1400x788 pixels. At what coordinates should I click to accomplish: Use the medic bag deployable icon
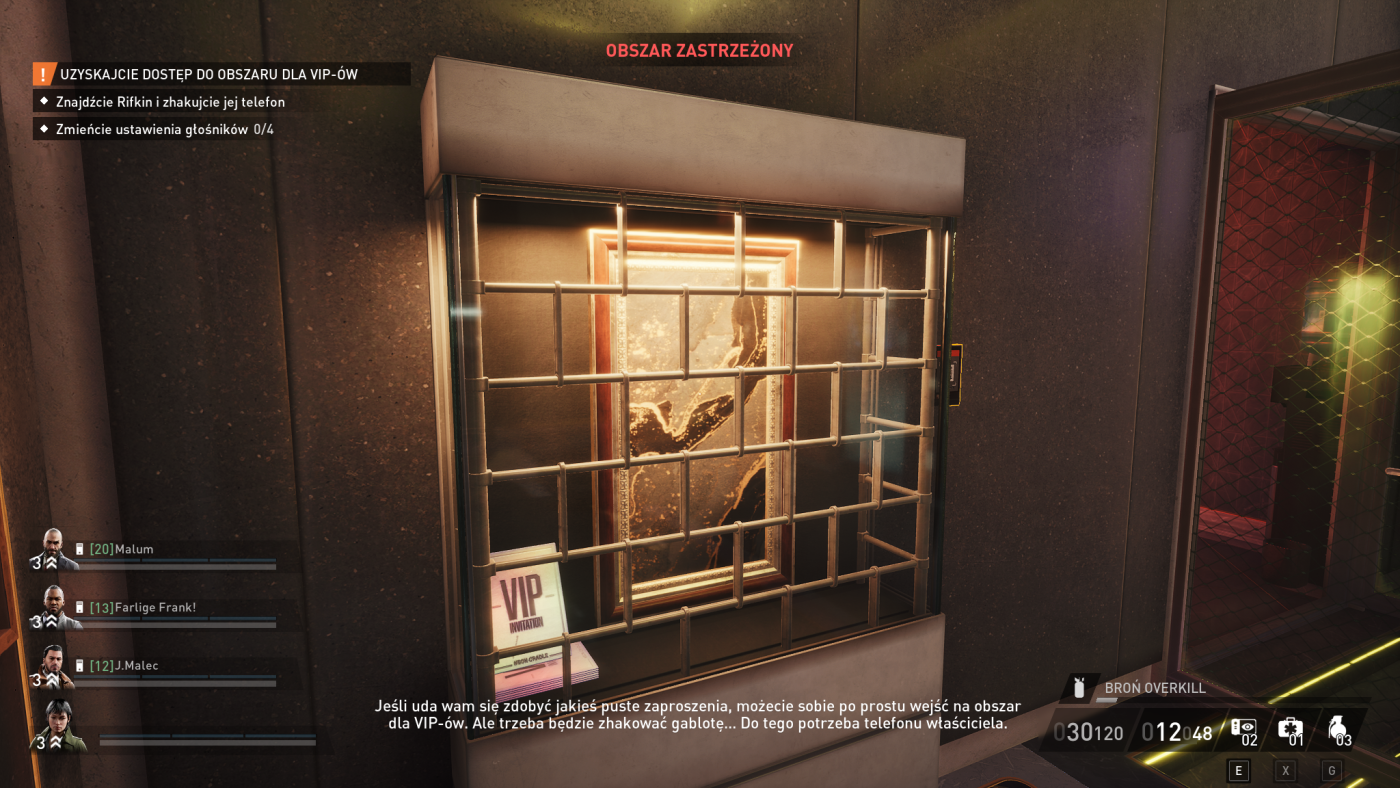pos(1292,730)
